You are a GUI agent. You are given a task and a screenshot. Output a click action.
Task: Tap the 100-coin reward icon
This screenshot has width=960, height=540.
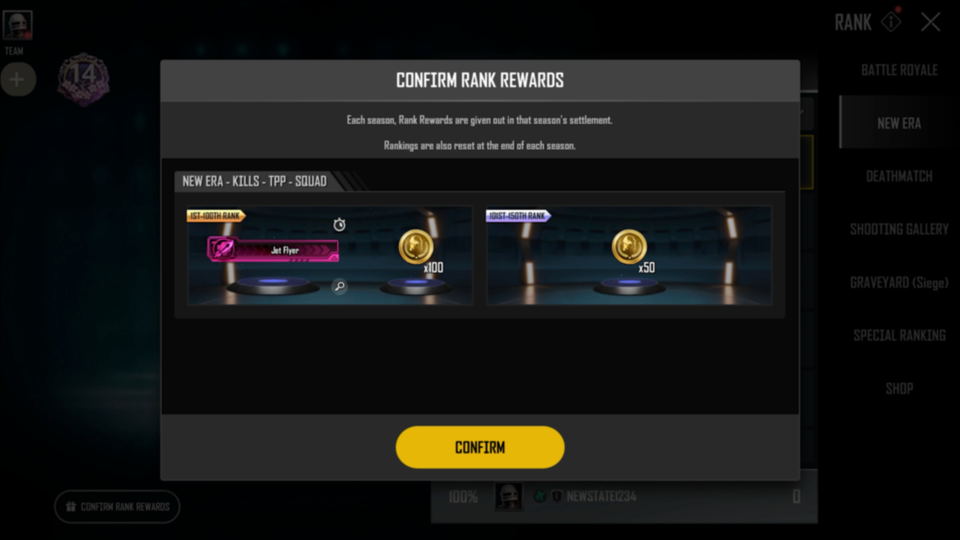416,247
